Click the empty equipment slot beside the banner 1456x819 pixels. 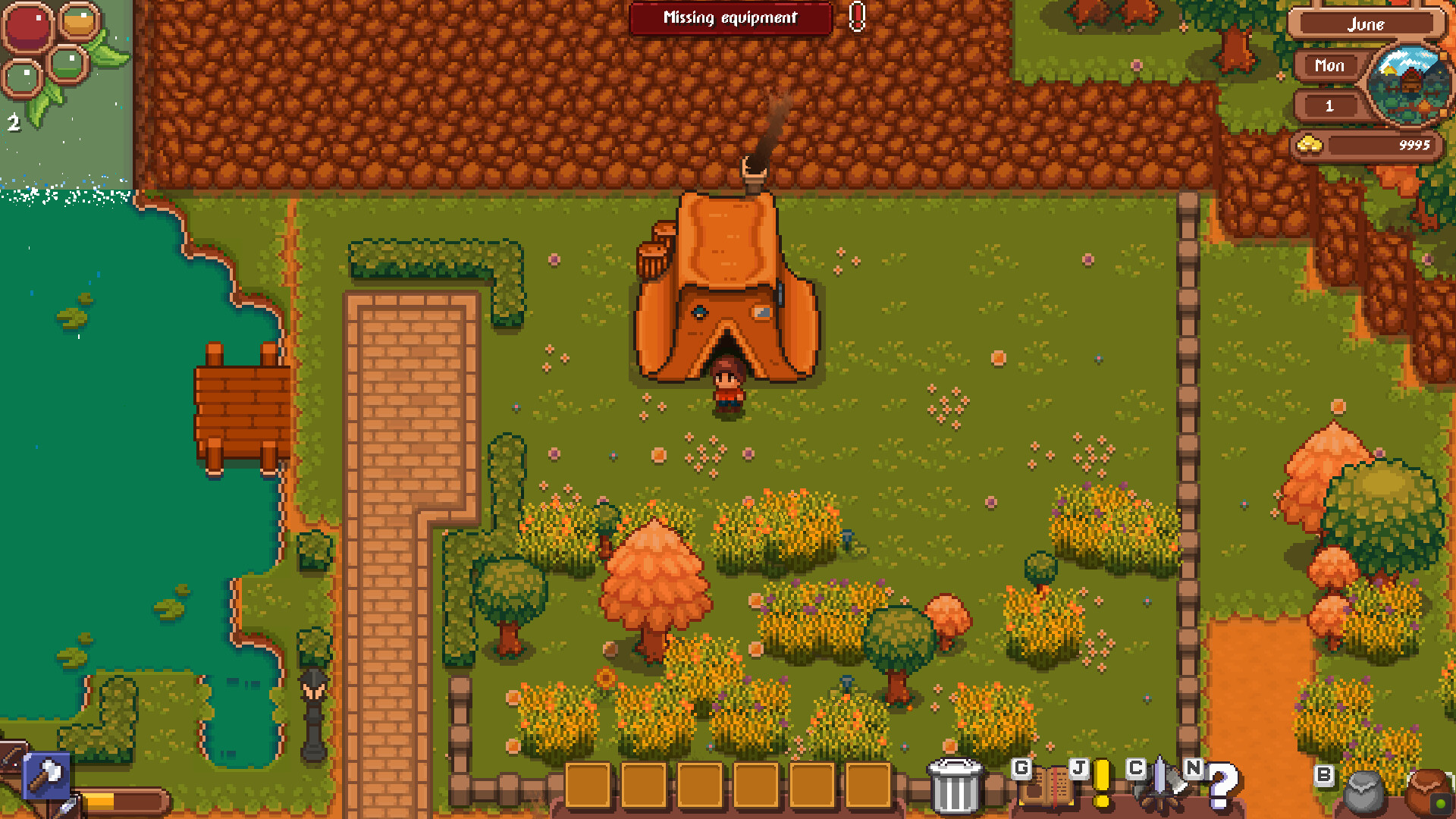click(858, 19)
